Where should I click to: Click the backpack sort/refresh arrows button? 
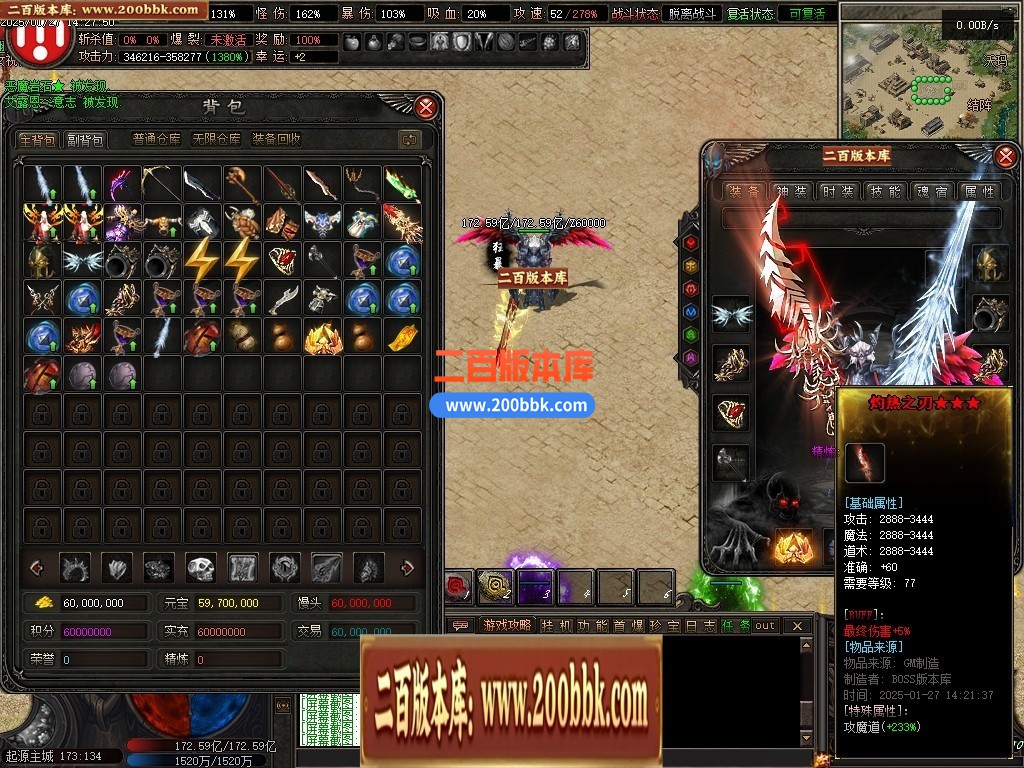coord(408,140)
